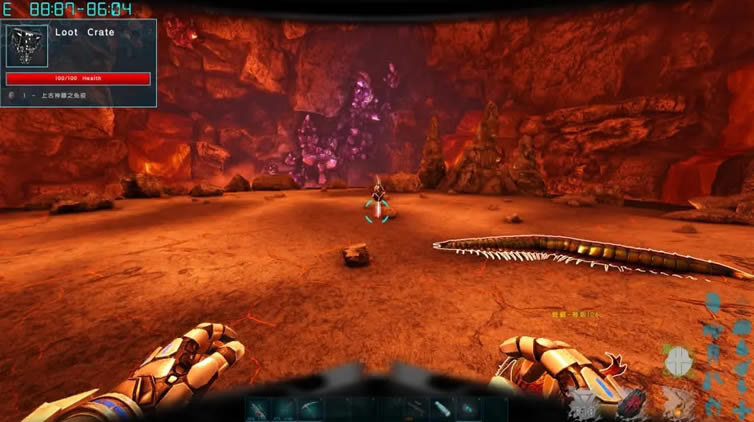Select the white canteen hotbar slot
The image size is (754, 422).
[441, 408]
